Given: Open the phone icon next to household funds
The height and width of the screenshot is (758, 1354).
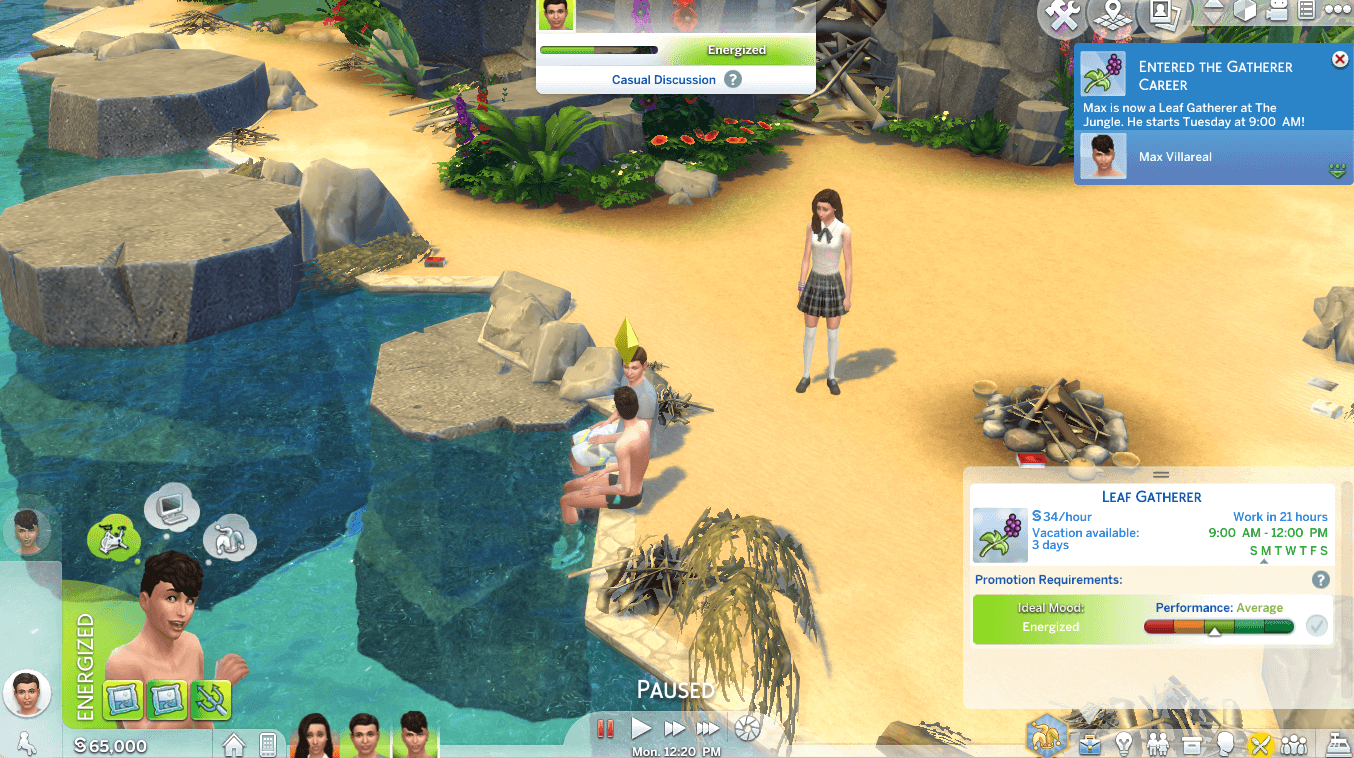Looking at the screenshot, I should [x=267, y=745].
